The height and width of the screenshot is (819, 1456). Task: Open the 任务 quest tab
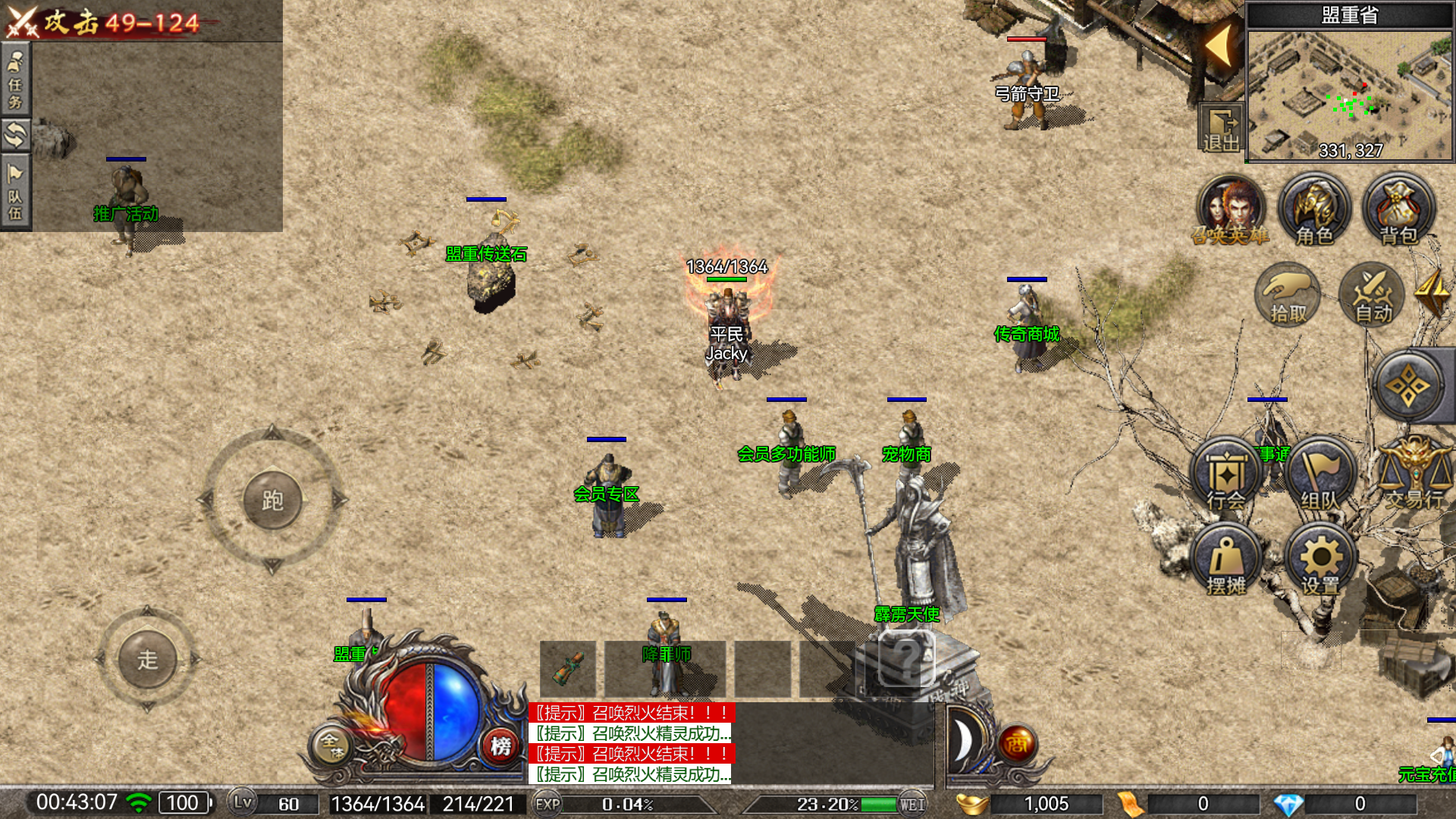[15, 80]
